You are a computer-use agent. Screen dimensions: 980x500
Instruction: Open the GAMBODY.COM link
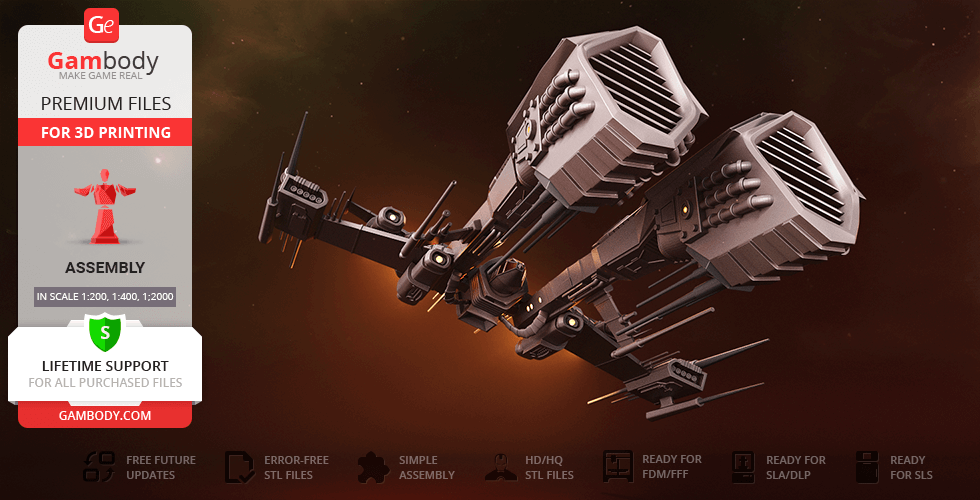(104, 414)
